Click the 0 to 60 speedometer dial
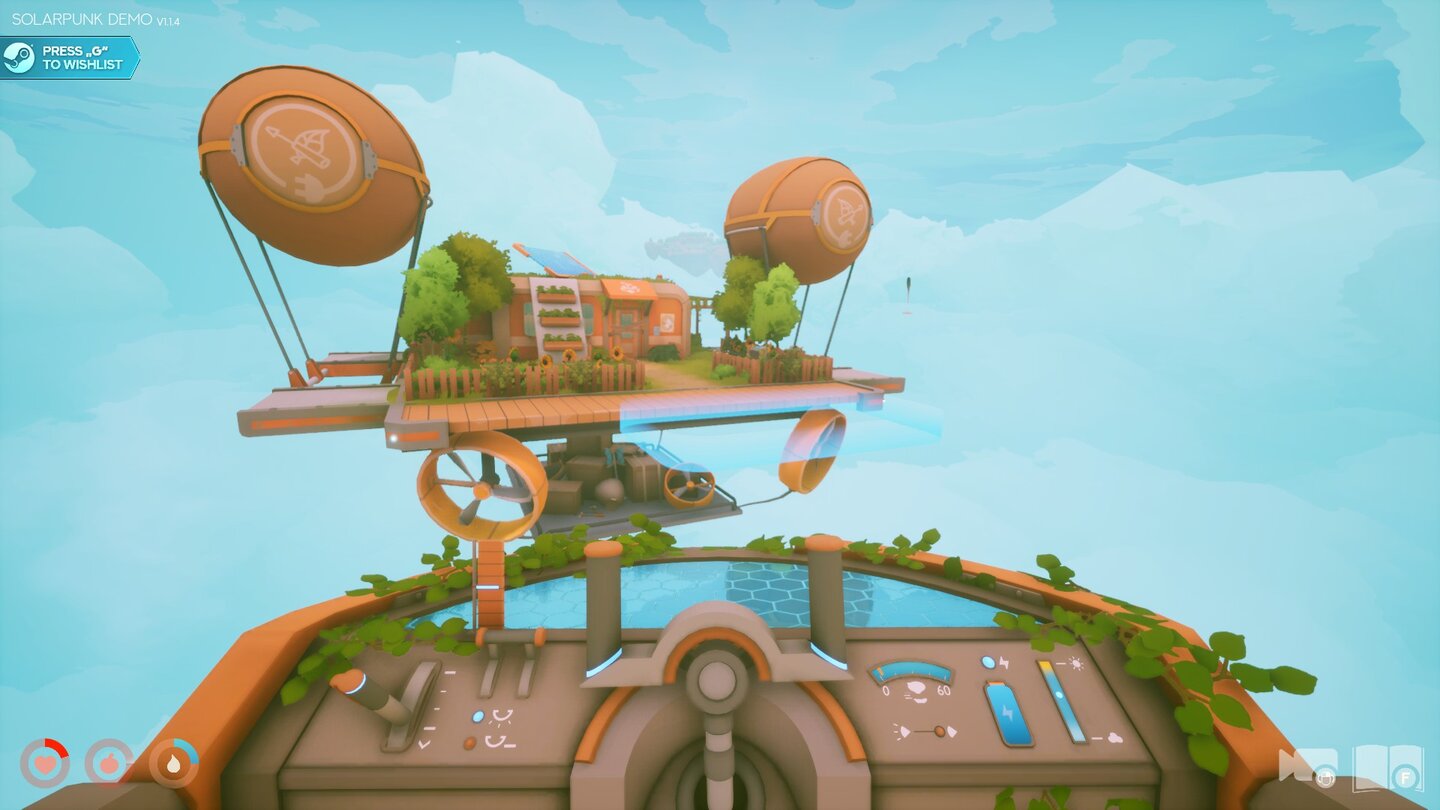 coord(910,672)
